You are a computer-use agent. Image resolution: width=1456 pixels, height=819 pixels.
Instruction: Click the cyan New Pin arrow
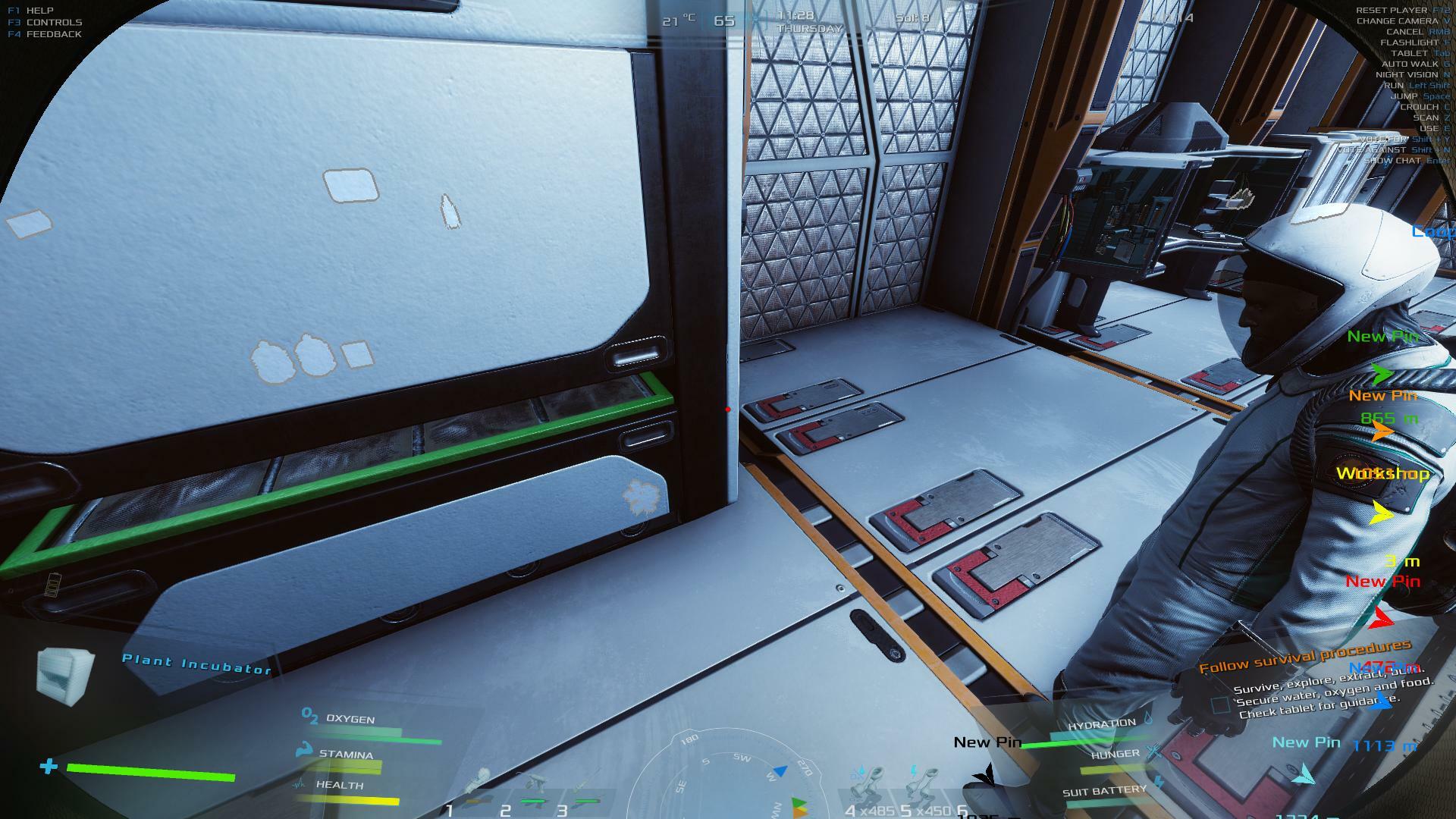pyautogui.click(x=1304, y=775)
